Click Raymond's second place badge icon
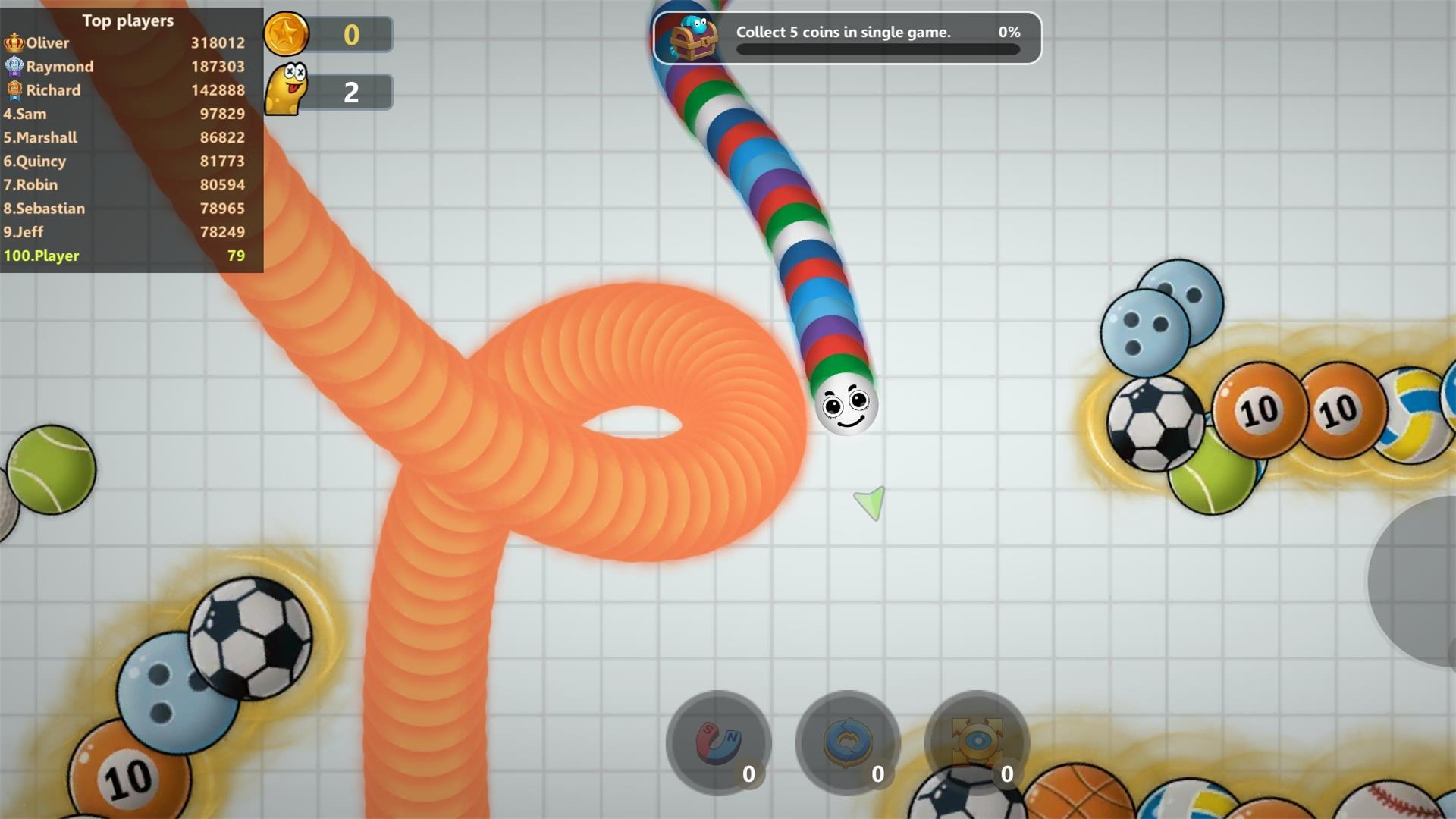 [x=13, y=66]
